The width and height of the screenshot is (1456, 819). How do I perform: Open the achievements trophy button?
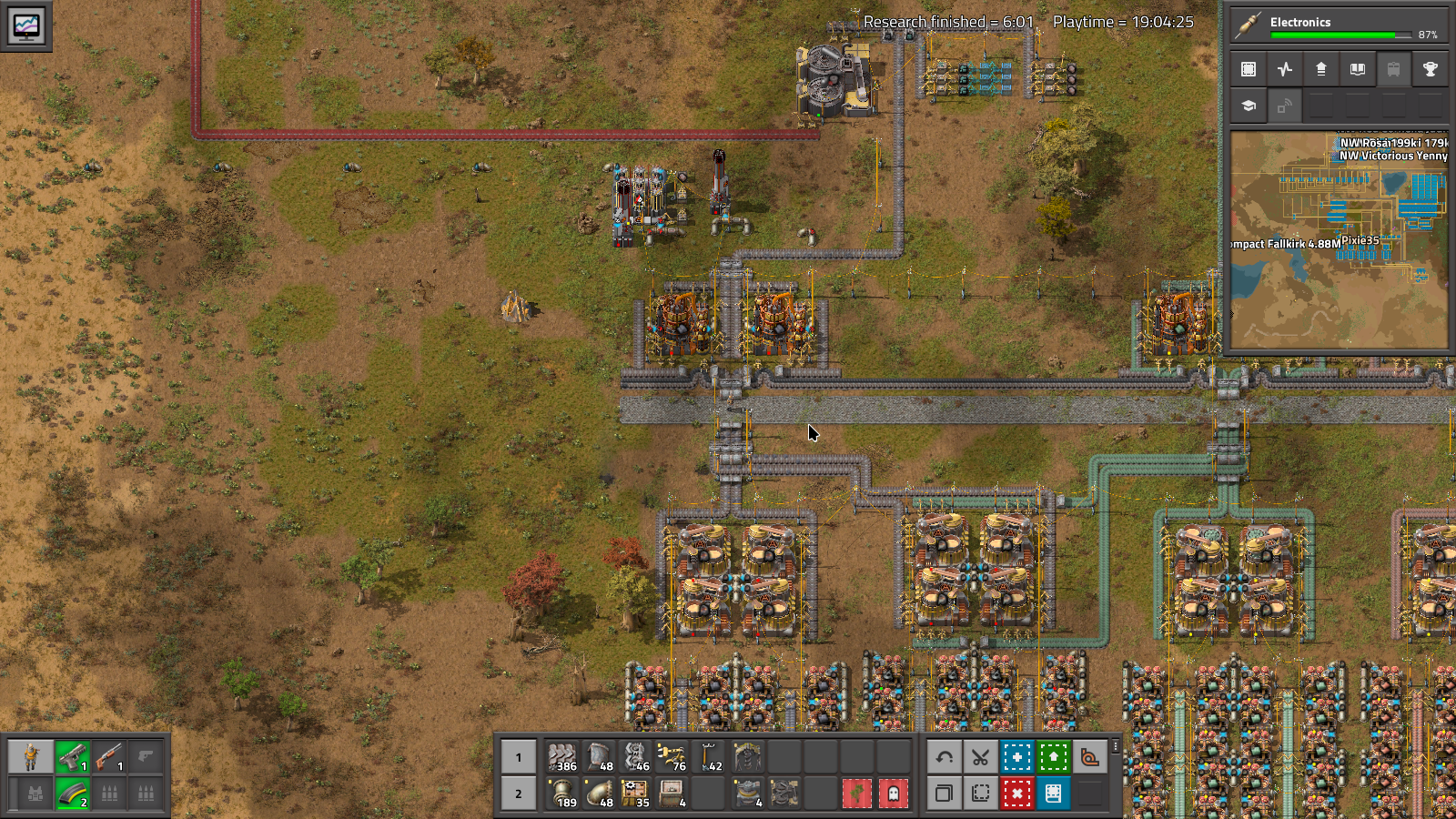[1430, 69]
